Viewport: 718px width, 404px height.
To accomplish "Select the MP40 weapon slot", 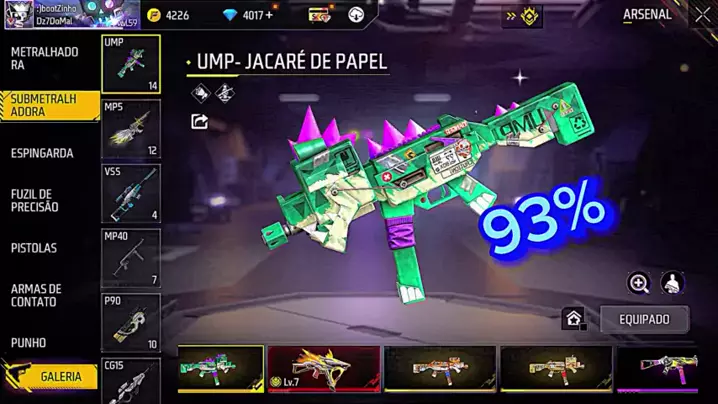I will 131,259.
